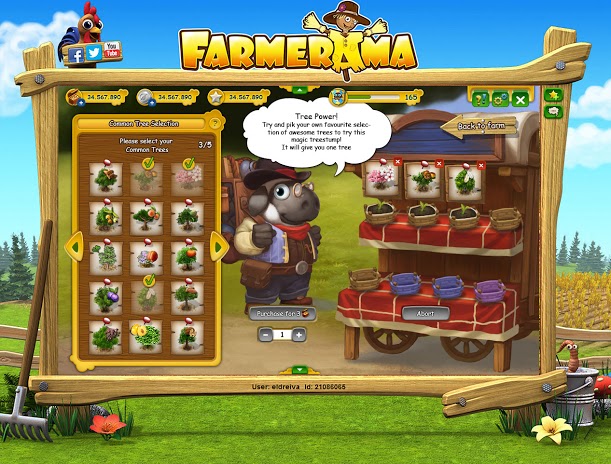Increase purchase quantity with plus button
Image resolution: width=611 pixels, height=464 pixels.
[298, 334]
